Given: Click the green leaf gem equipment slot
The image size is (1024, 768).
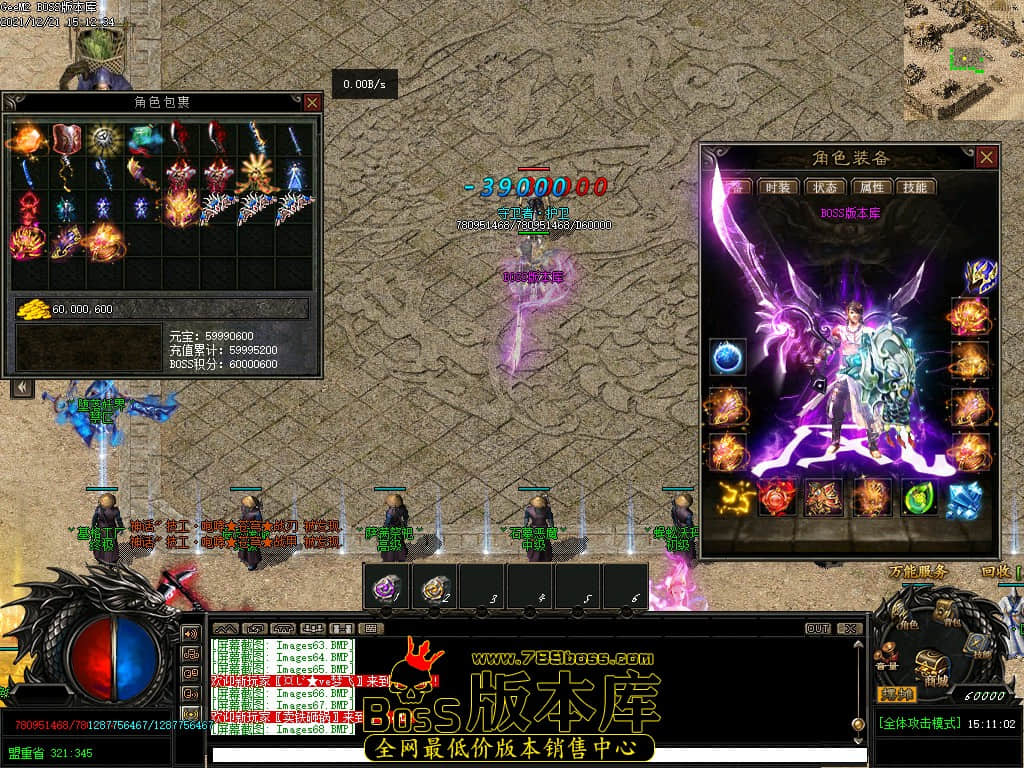Looking at the screenshot, I should (920, 497).
